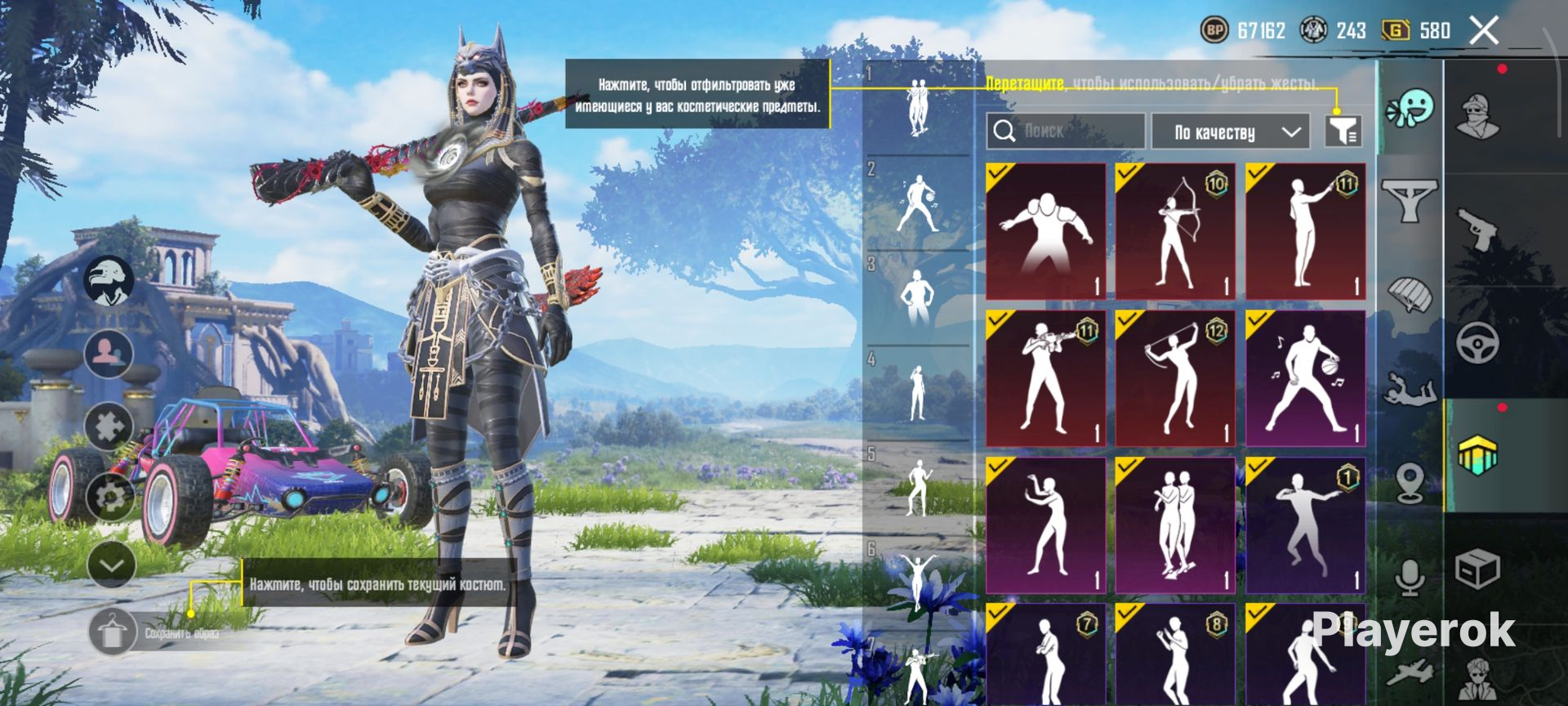Choose the basketball dribbling emote tile
Screen dimensions: 1568x706
[x=1305, y=378]
